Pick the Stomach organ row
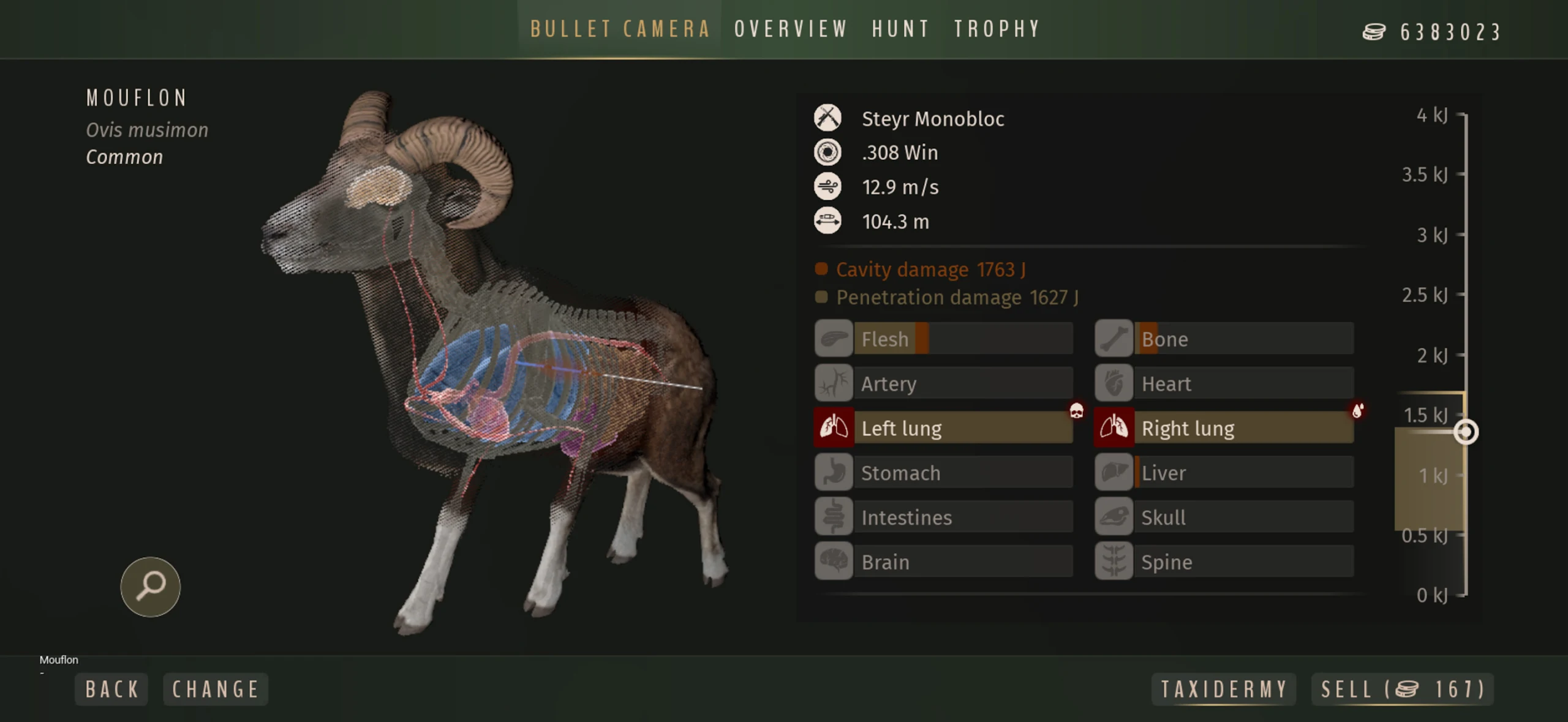The image size is (1568, 722). tap(944, 473)
